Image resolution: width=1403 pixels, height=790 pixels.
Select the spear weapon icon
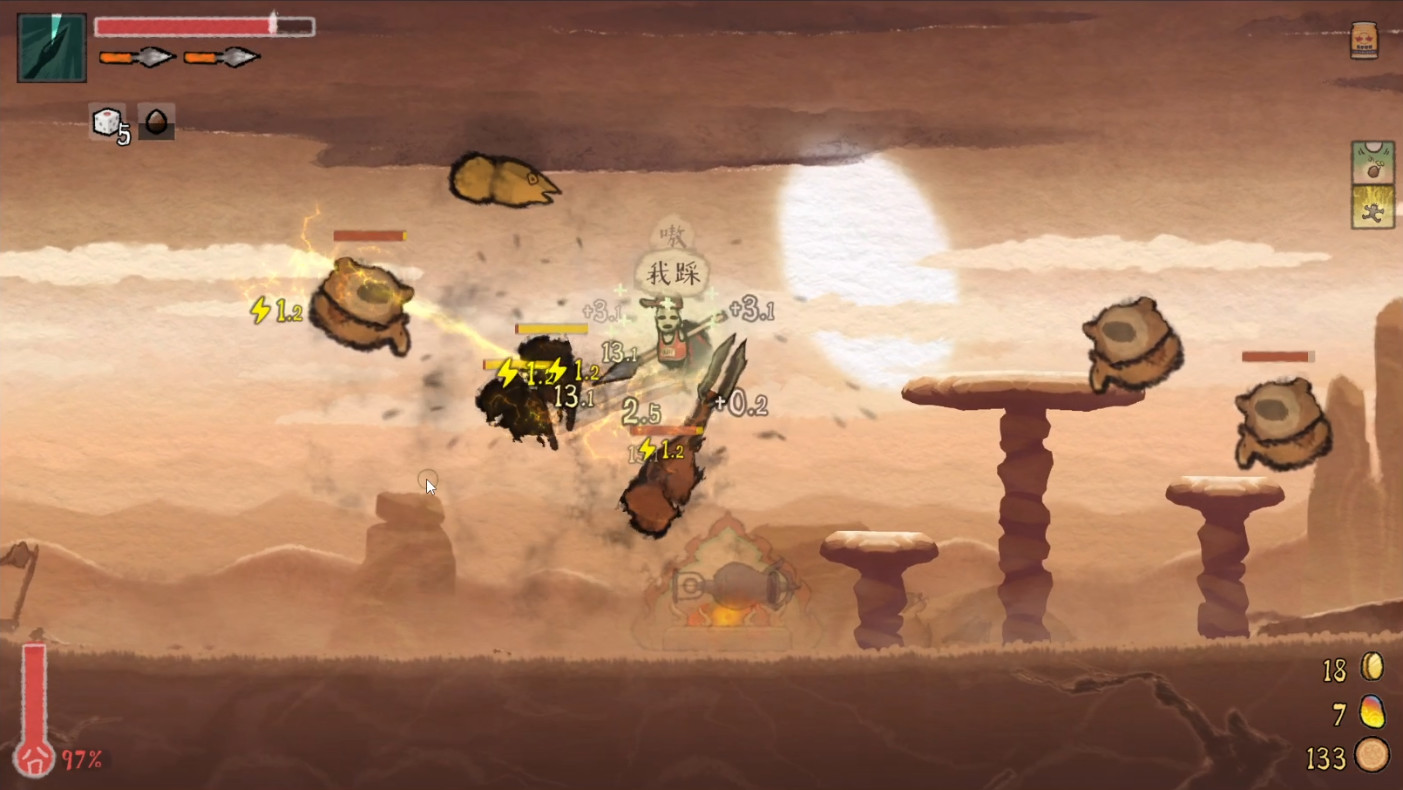click(51, 48)
